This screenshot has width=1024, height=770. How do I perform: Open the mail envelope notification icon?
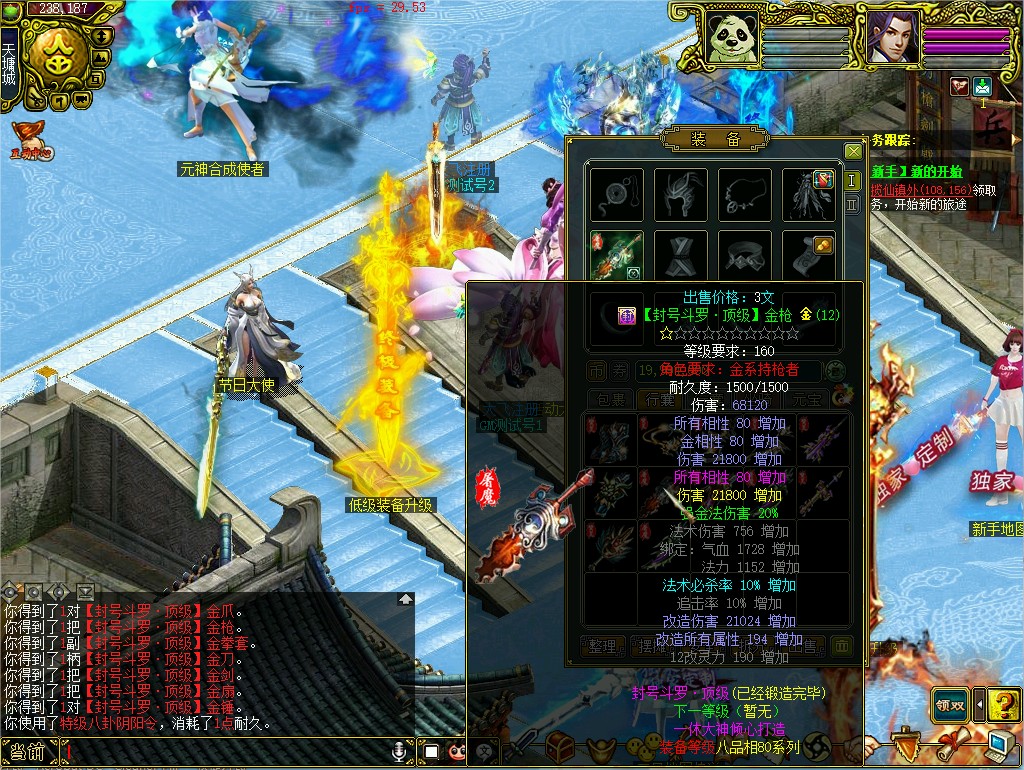tap(981, 87)
